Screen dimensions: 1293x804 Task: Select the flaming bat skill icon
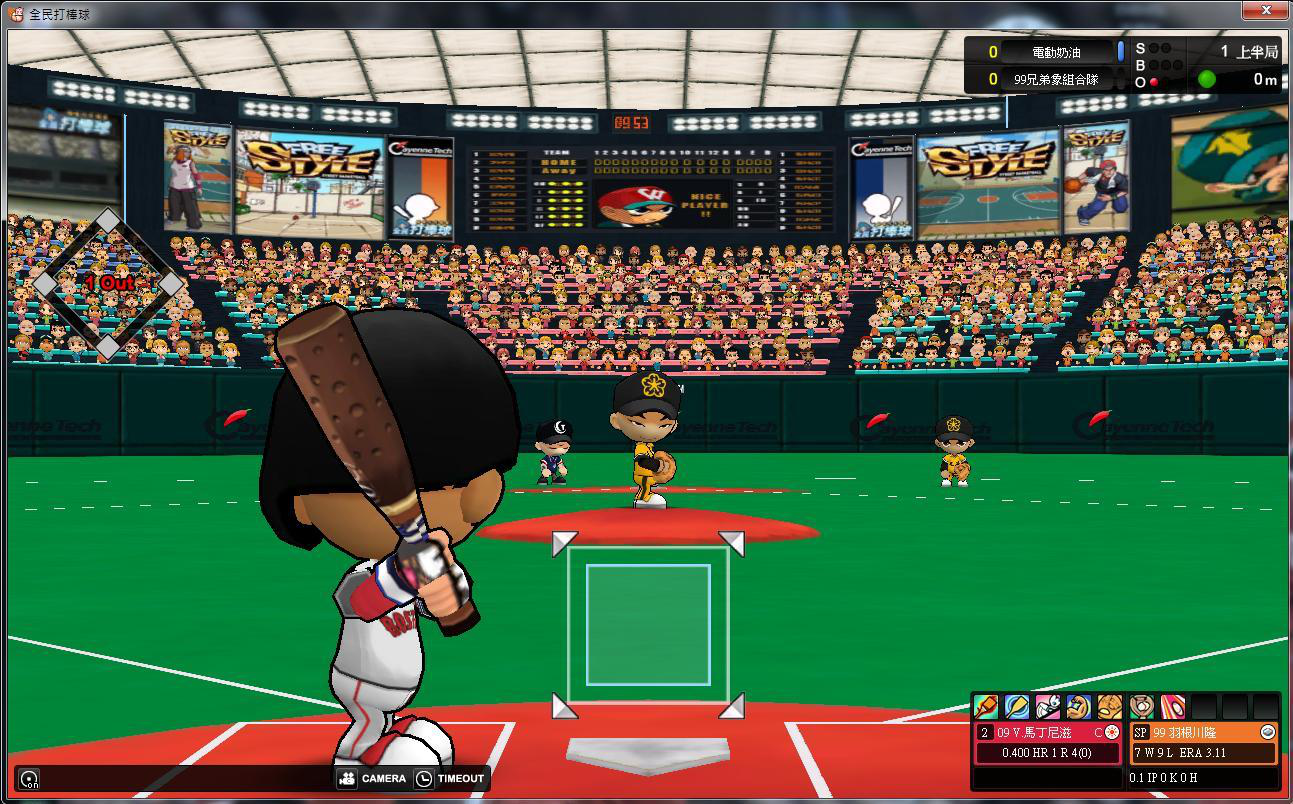click(x=986, y=706)
